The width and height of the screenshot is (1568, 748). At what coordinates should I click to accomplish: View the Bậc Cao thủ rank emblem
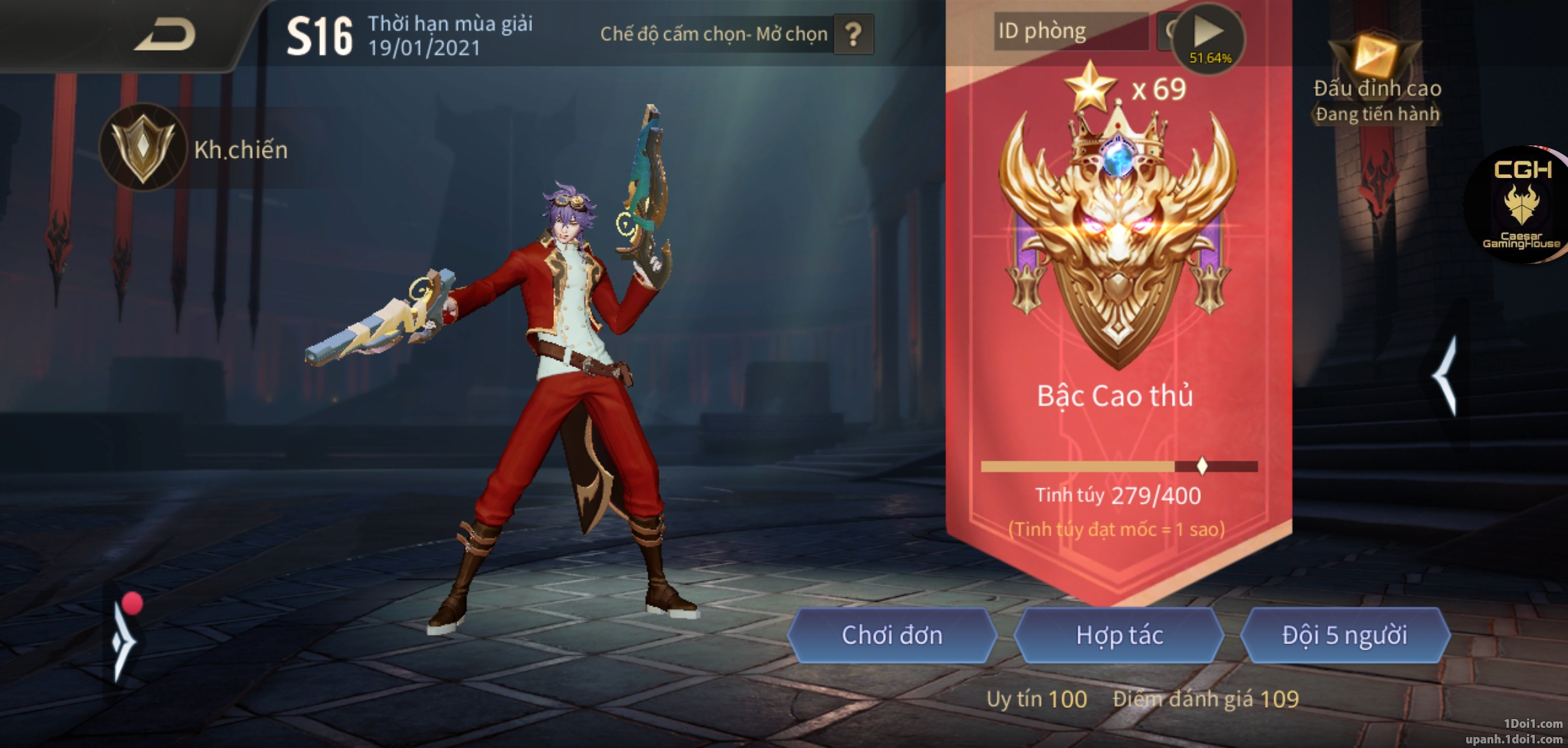tap(1117, 235)
